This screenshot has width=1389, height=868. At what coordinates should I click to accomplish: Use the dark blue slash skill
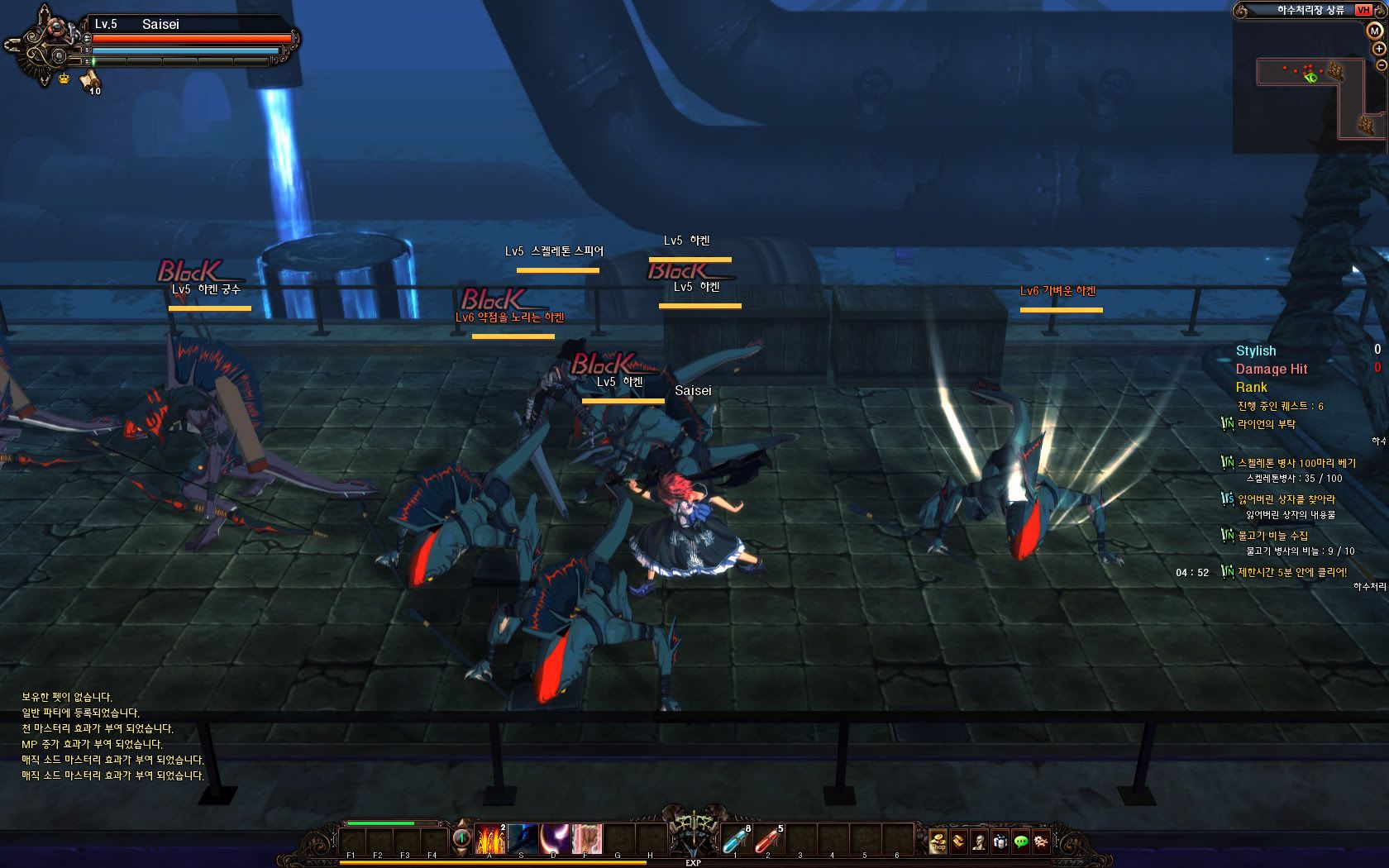click(x=522, y=839)
